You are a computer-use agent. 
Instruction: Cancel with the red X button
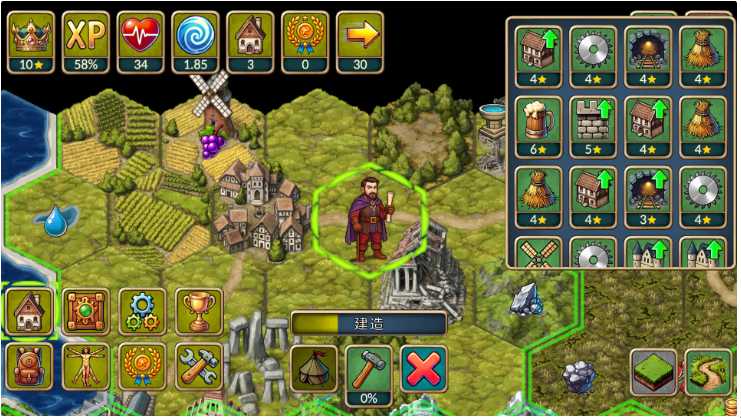point(423,368)
